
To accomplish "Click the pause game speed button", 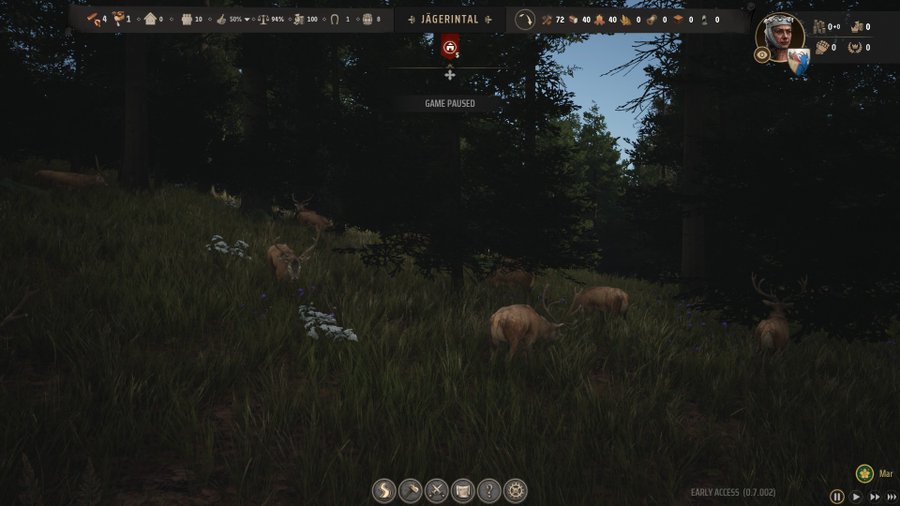I will point(837,496).
